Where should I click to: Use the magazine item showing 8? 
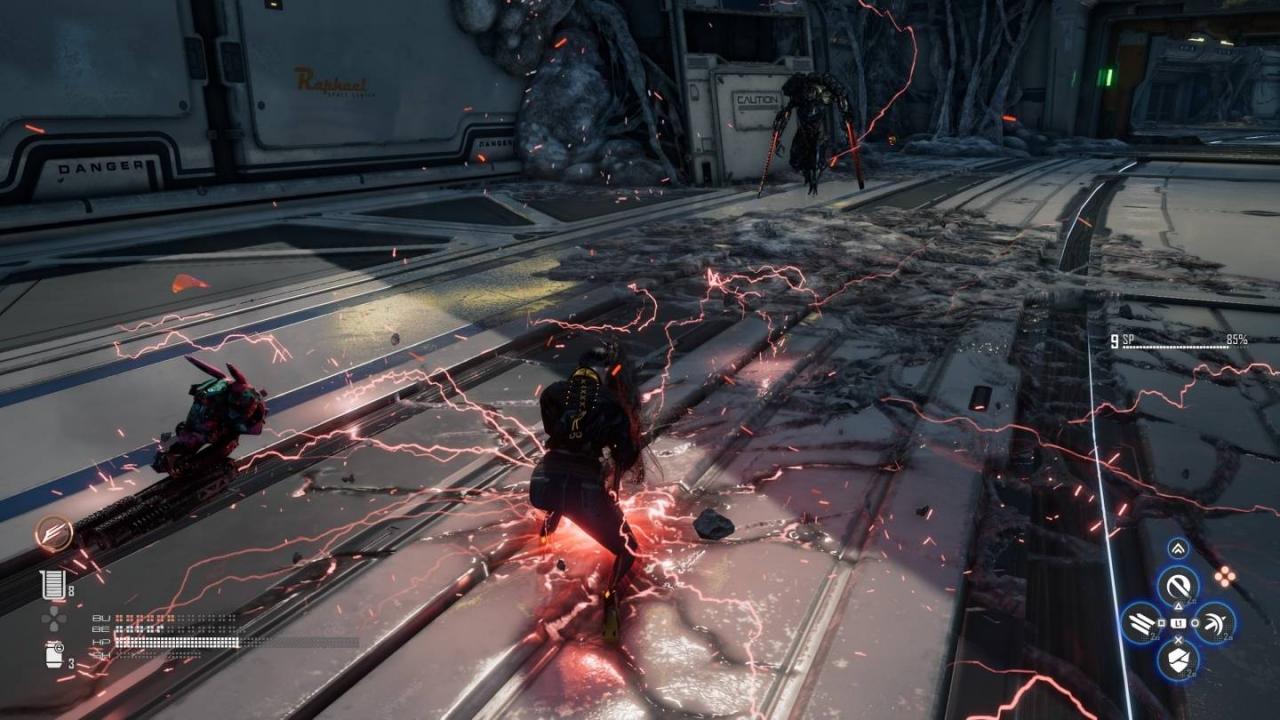pyautogui.click(x=51, y=585)
